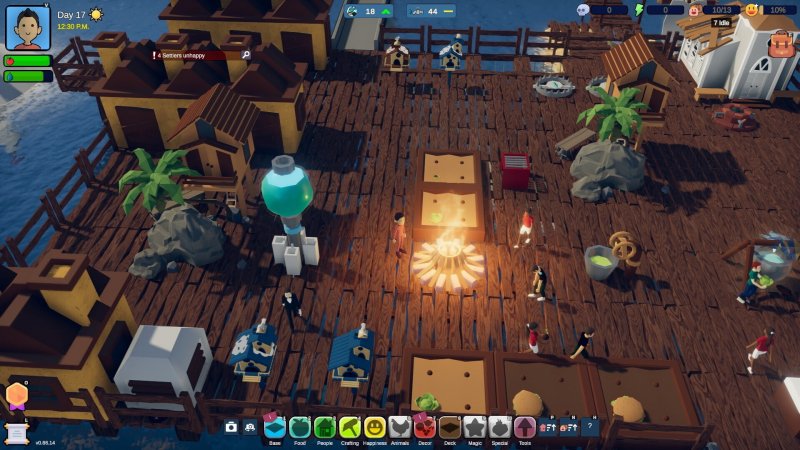
Task: Open the Animals chicken category
Action: [x=400, y=428]
